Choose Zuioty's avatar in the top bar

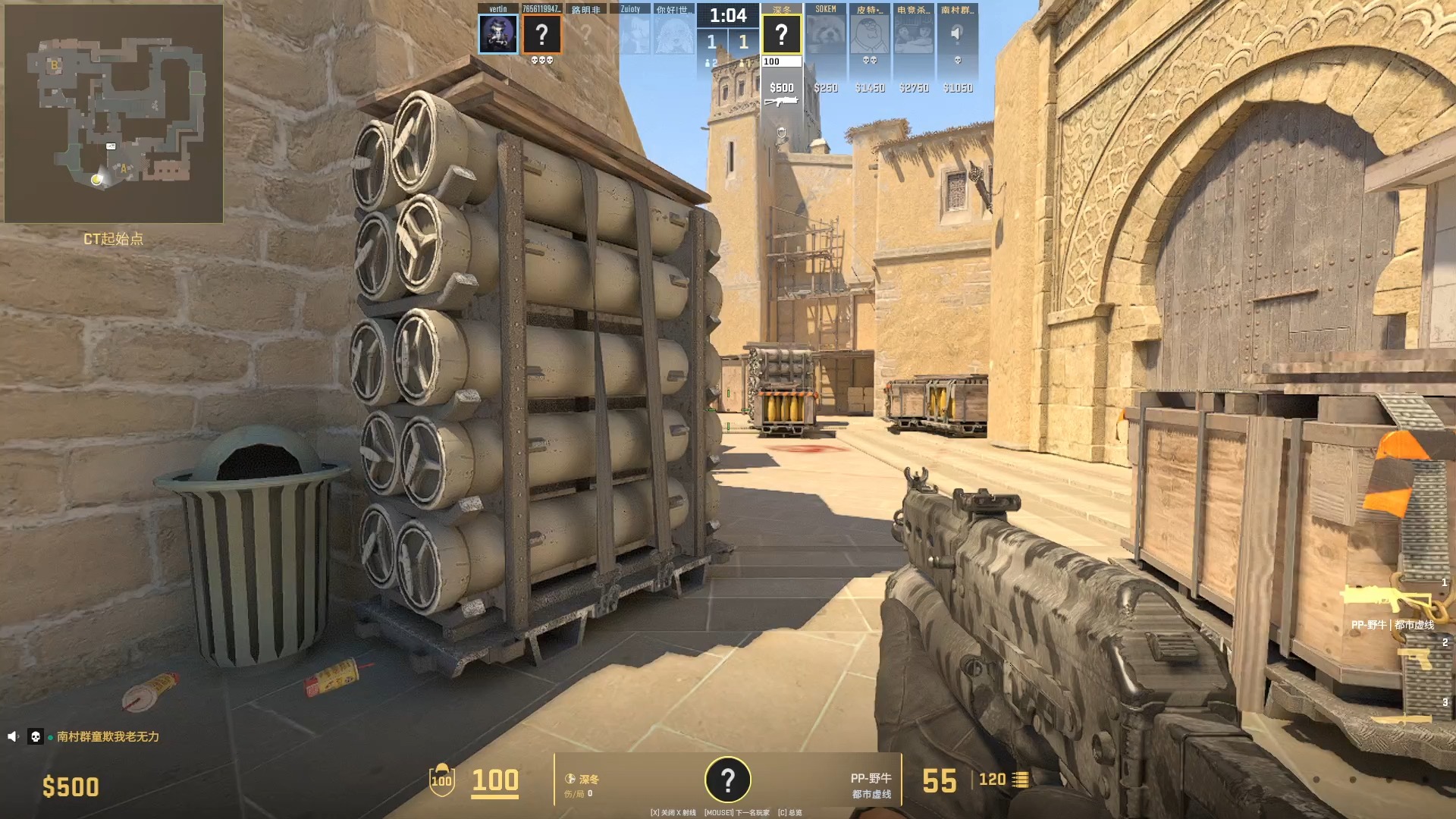[630, 34]
